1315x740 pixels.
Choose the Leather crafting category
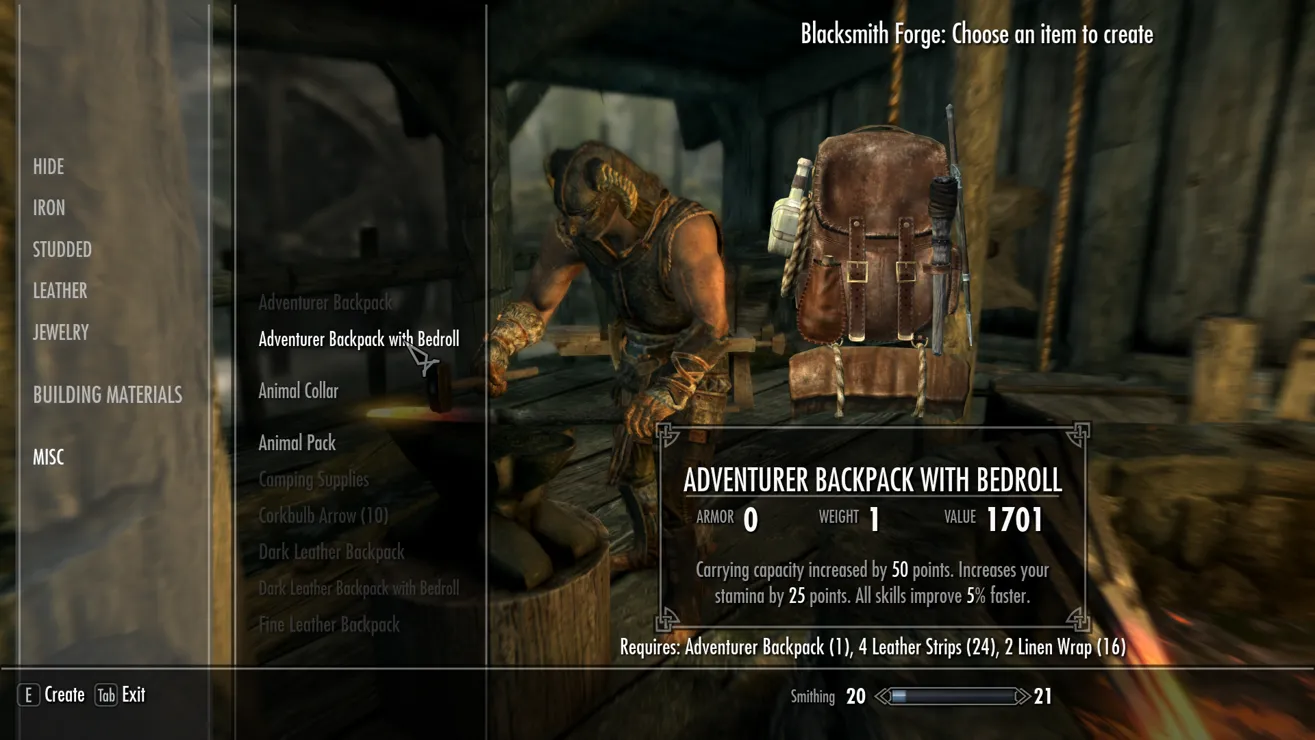coord(60,291)
